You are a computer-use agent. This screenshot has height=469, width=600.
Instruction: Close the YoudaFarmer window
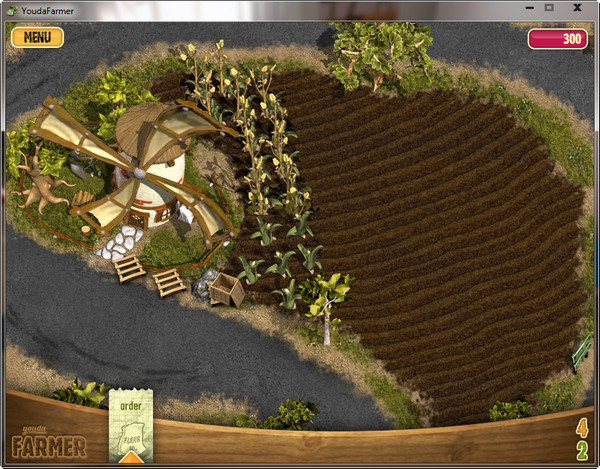pyautogui.click(x=577, y=7)
